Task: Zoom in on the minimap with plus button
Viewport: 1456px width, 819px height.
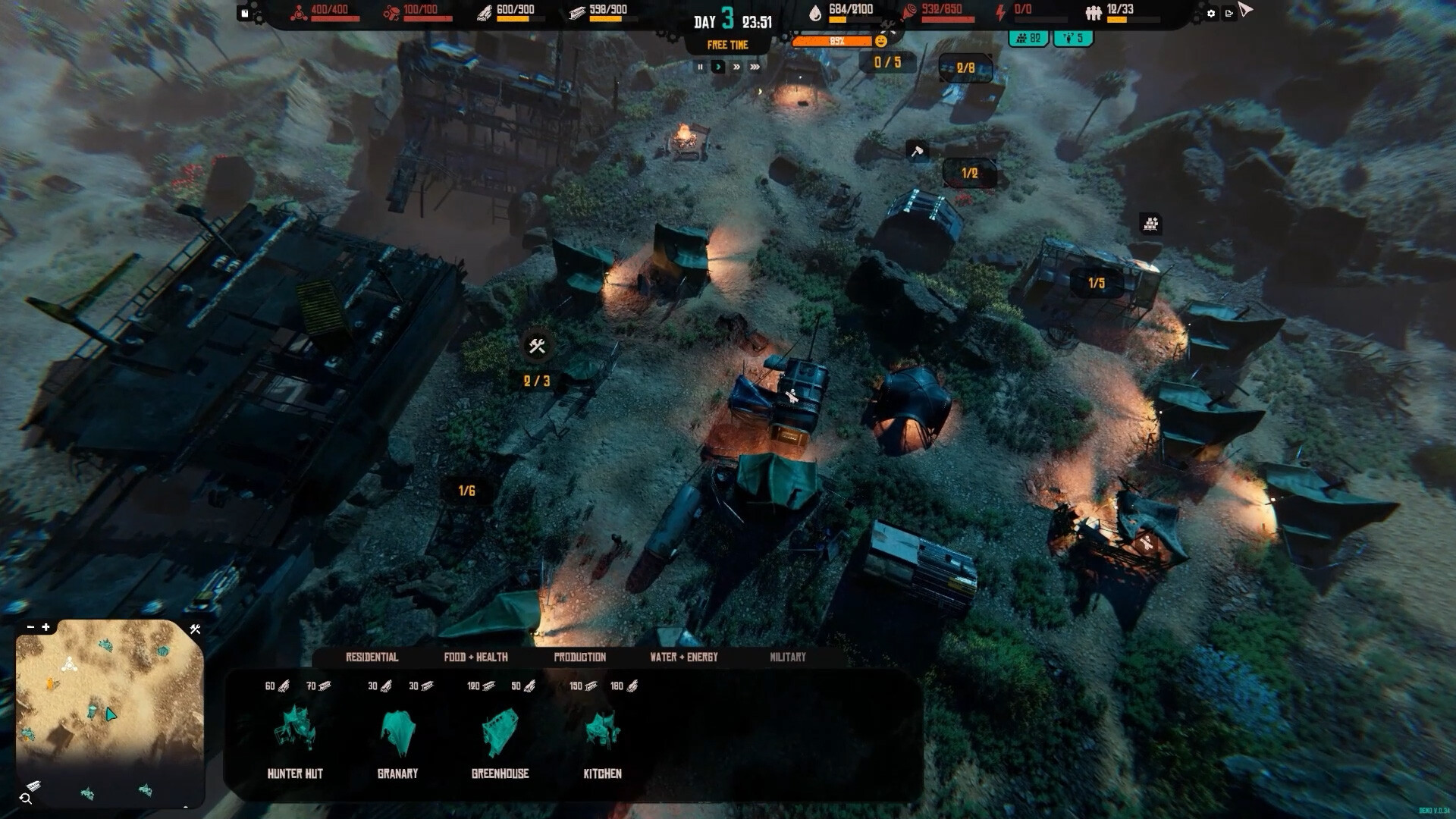Action: point(47,628)
